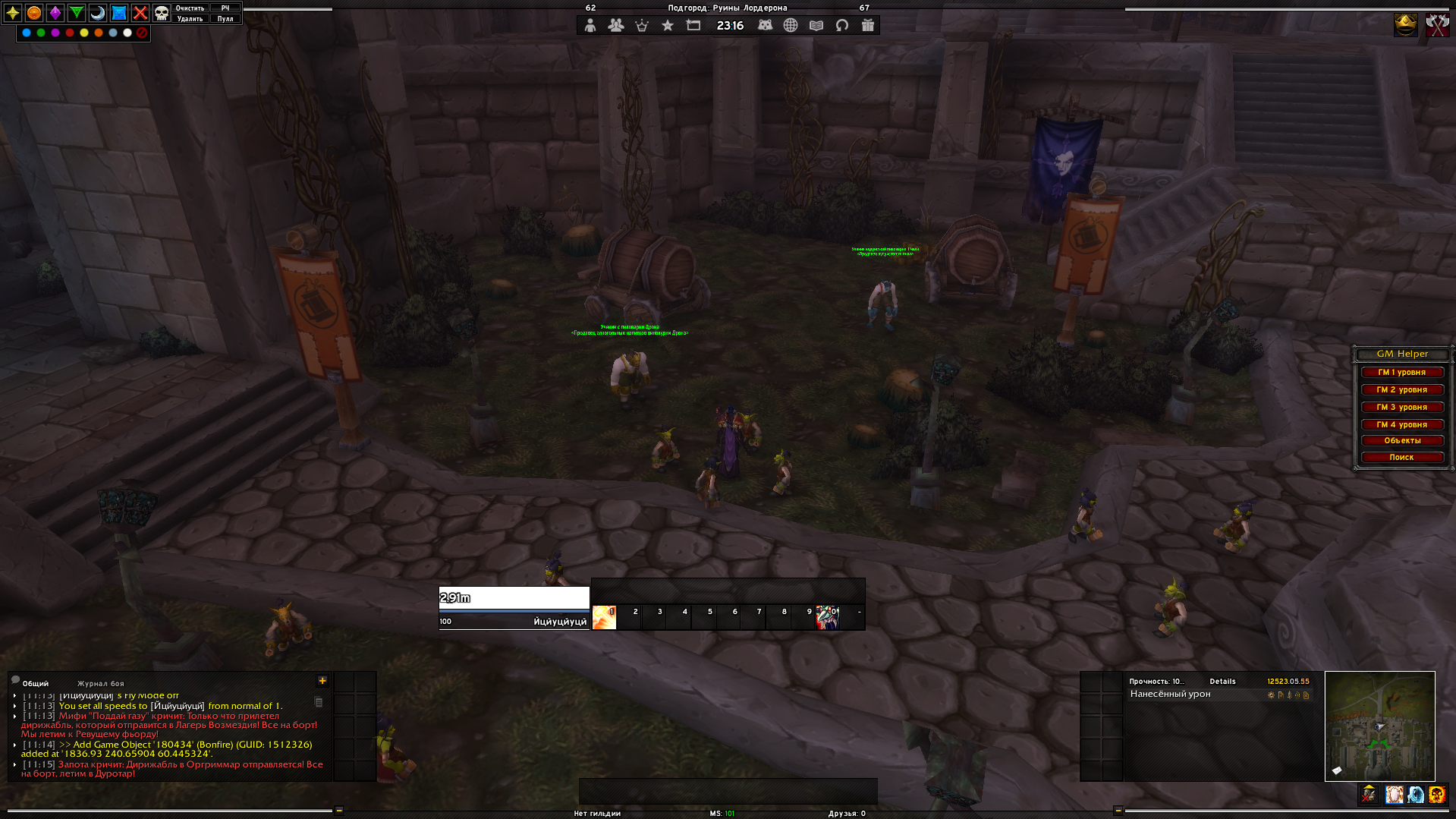The width and height of the screenshot is (1456, 819).
Task: Activate the flaming skull icon in the bottom-right bar
Action: pyautogui.click(x=1436, y=795)
